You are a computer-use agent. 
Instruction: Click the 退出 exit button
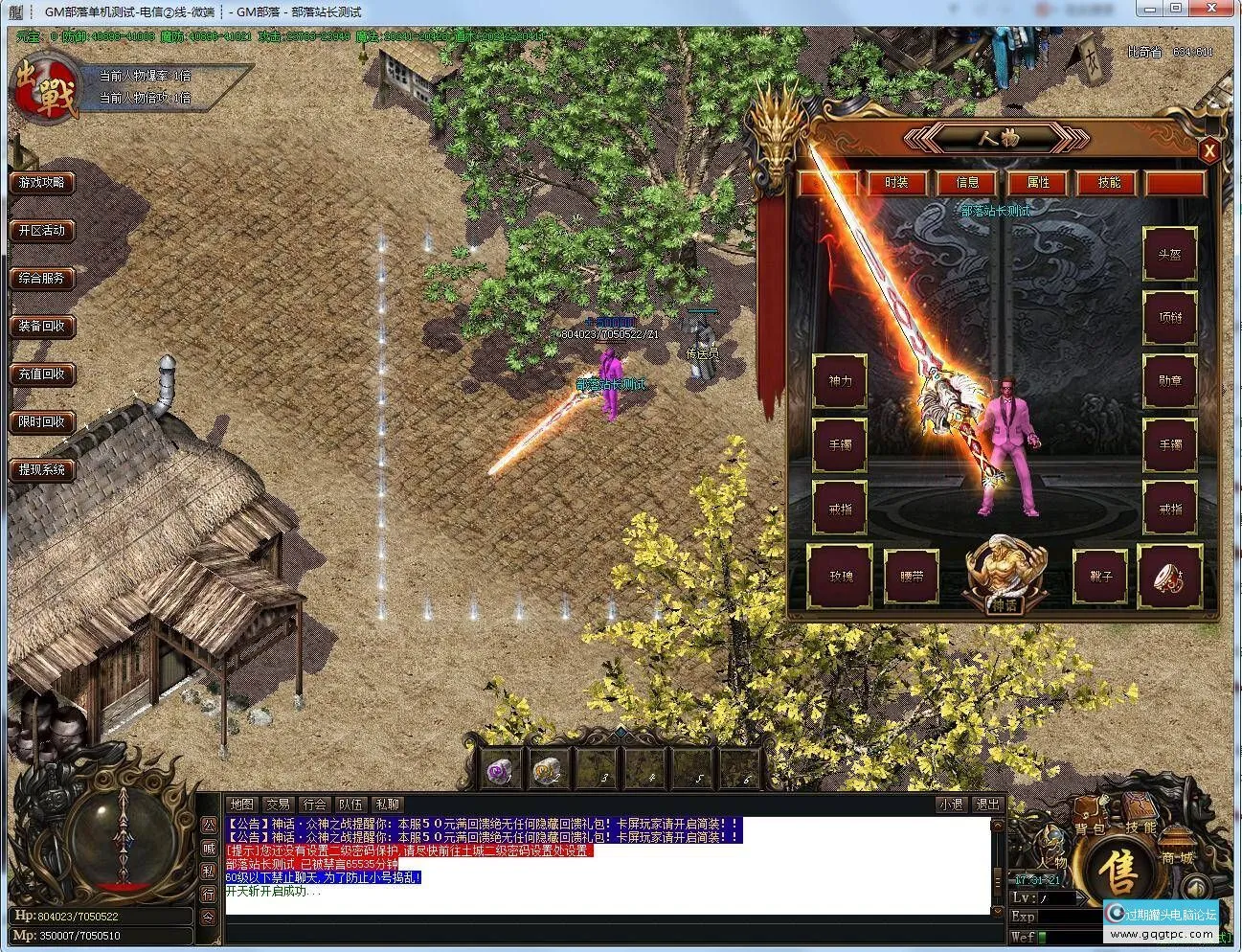point(987,805)
